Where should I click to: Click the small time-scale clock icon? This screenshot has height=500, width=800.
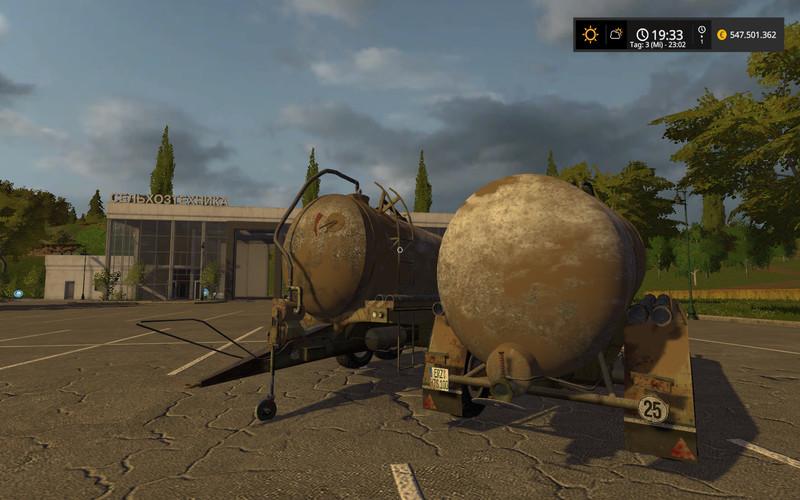point(702,30)
